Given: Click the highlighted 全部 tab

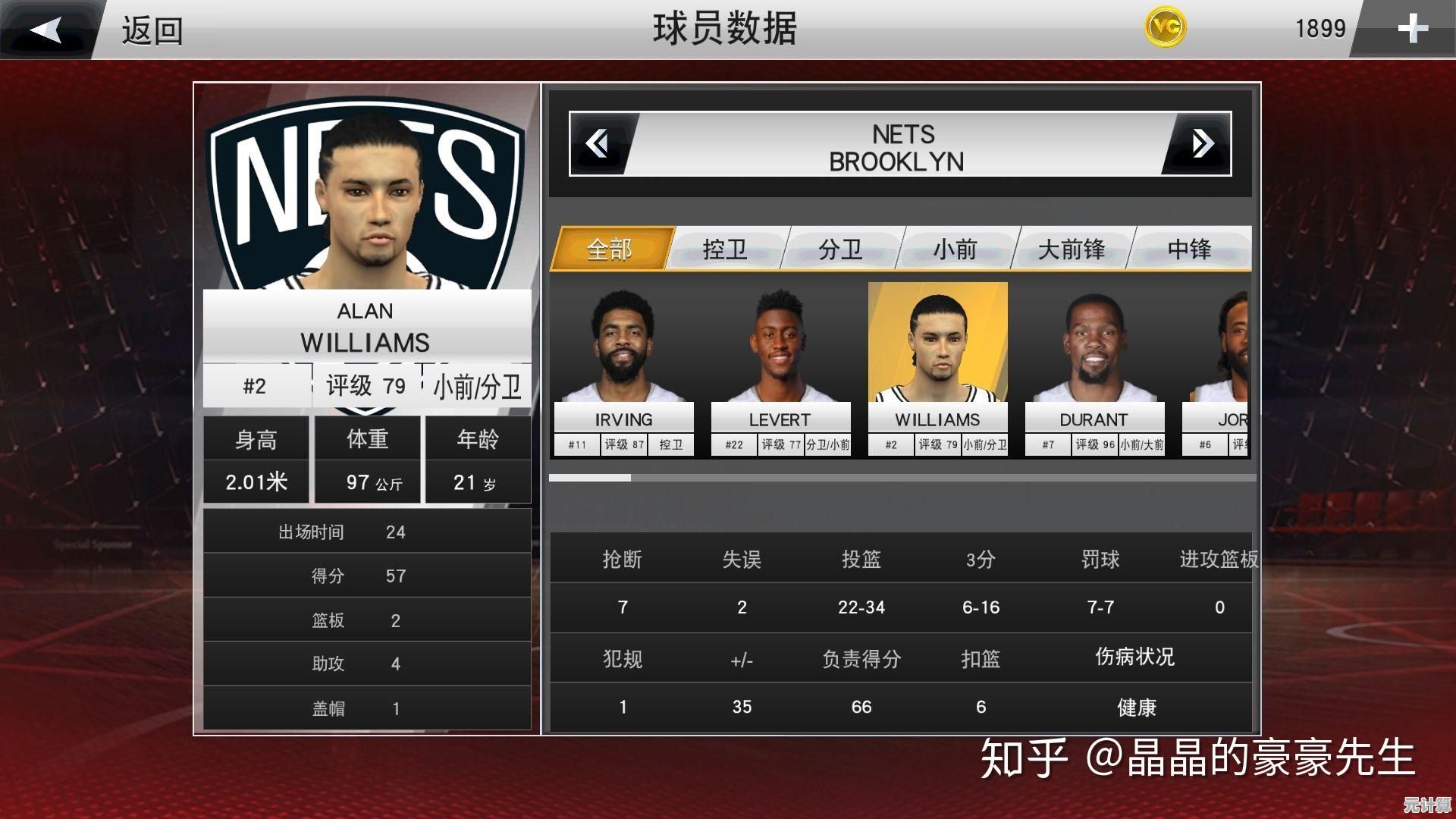Looking at the screenshot, I should pos(611,249).
